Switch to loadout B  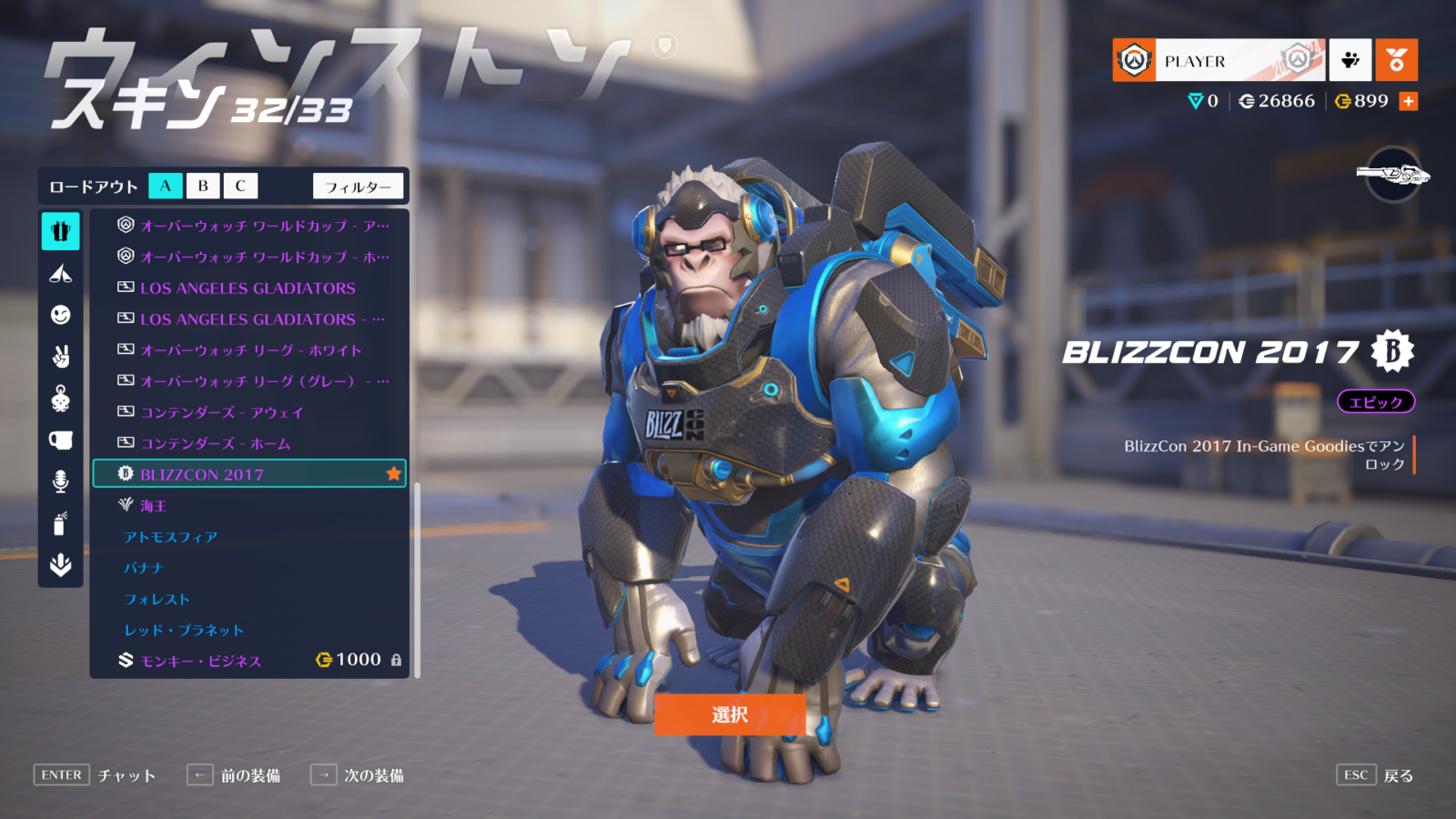click(x=201, y=186)
